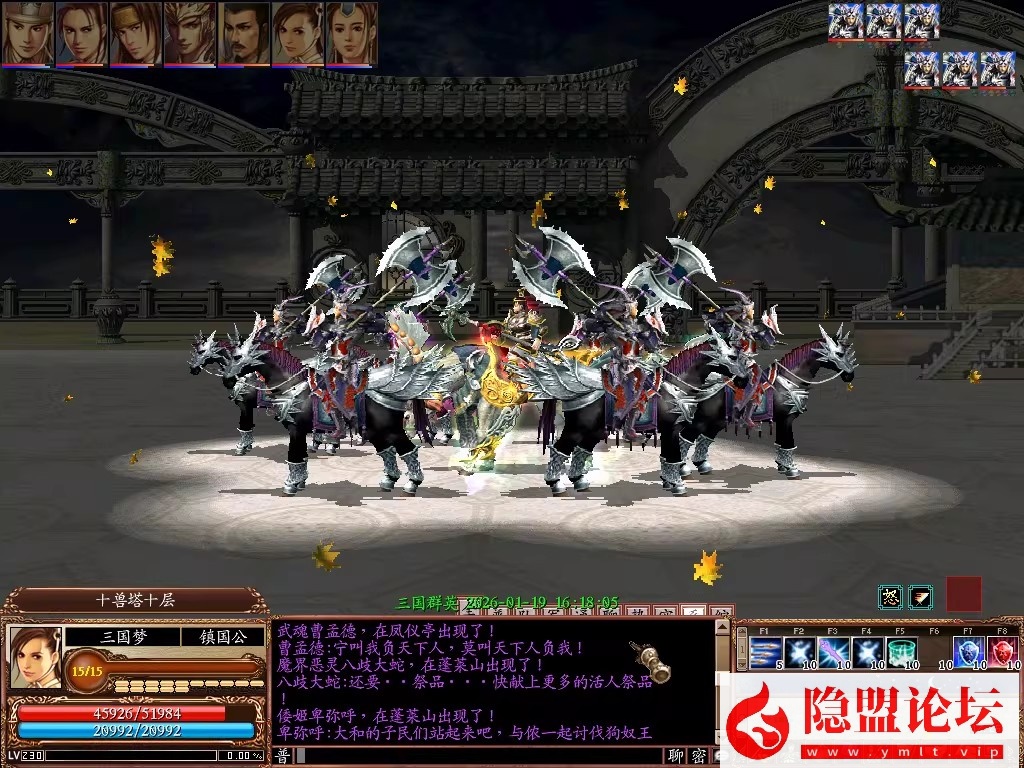Open the player character portrait panel
The height and width of the screenshot is (768, 1024).
click(x=35, y=656)
